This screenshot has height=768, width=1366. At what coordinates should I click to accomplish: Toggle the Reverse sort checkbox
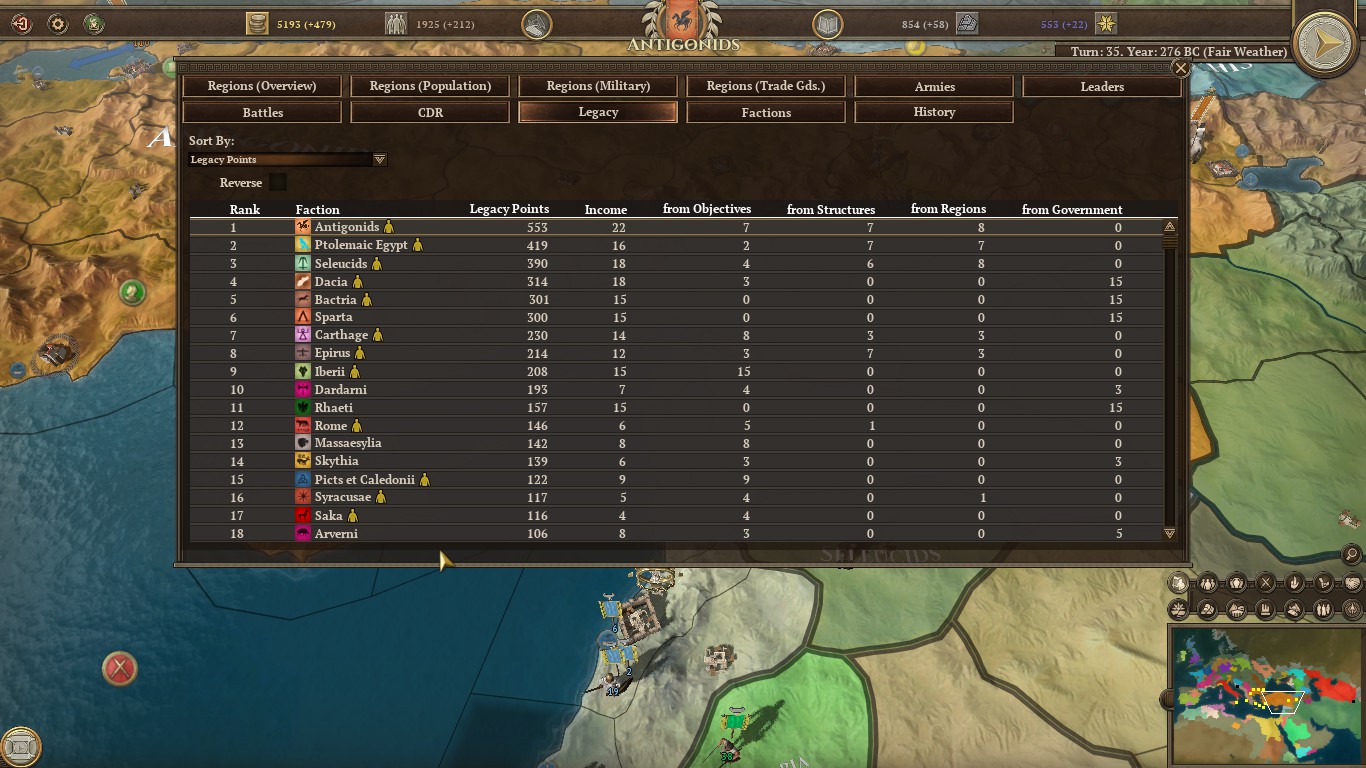point(278,182)
